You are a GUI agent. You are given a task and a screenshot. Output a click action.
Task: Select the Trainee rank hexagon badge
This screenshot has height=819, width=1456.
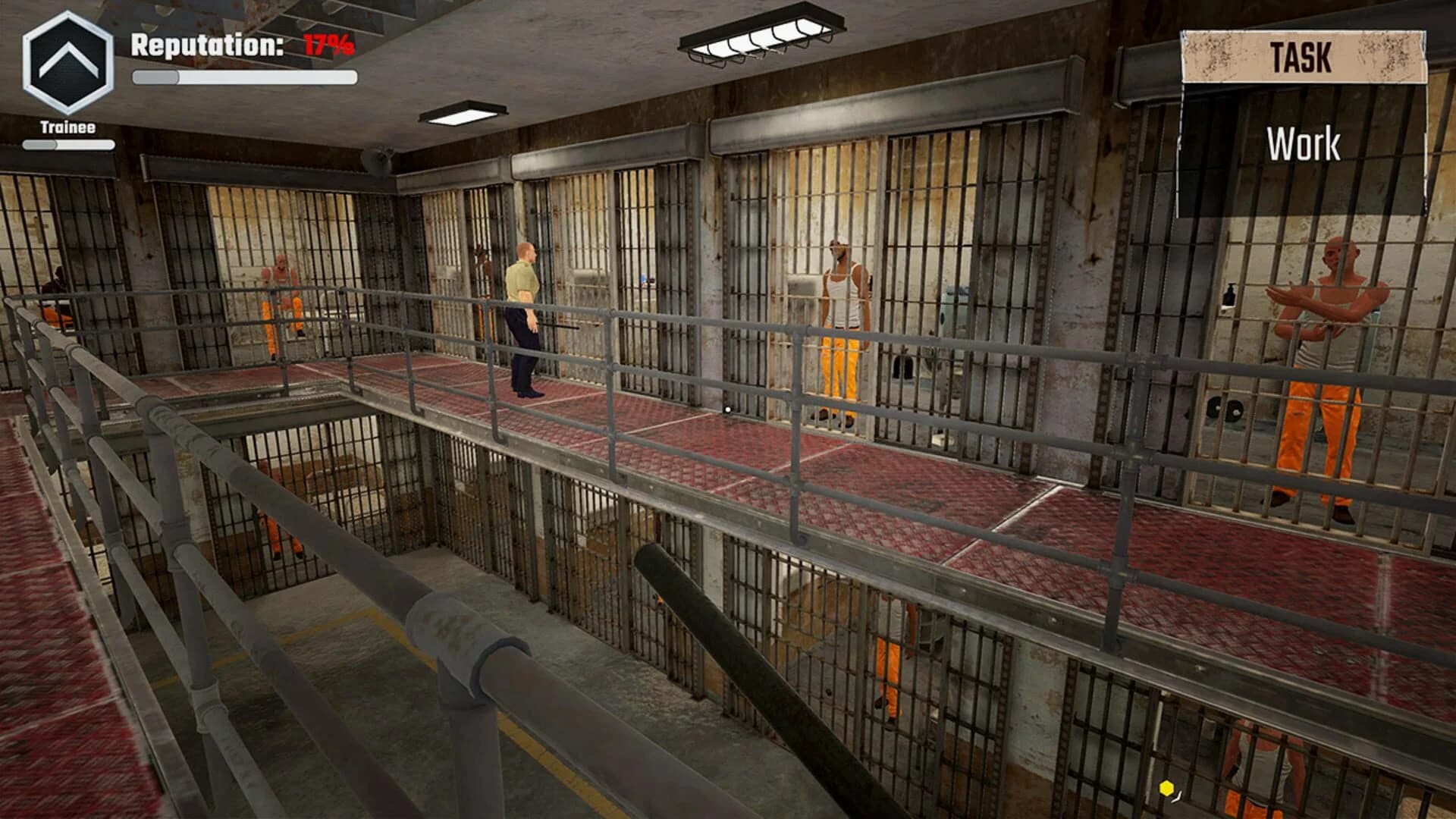point(67,64)
